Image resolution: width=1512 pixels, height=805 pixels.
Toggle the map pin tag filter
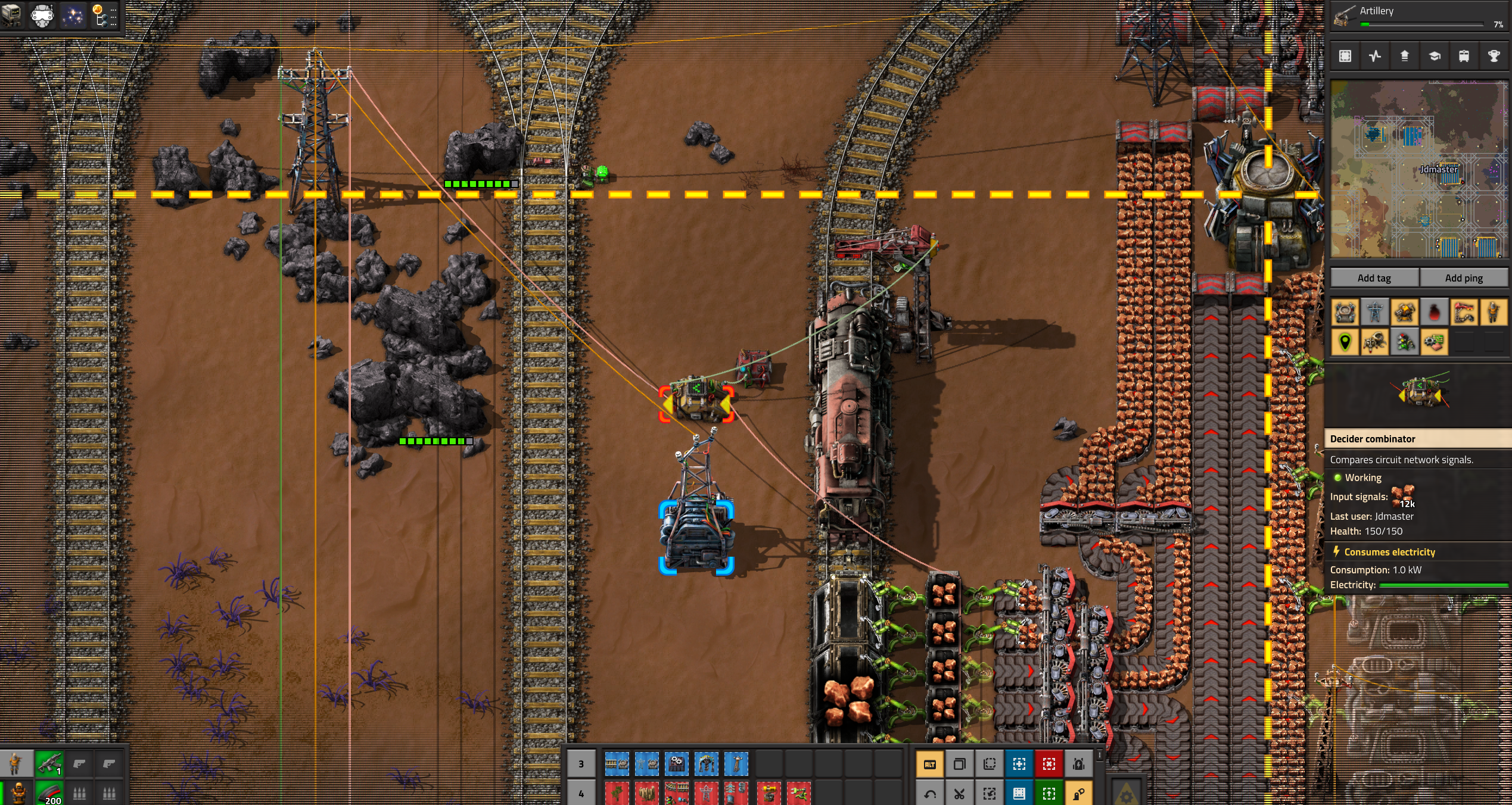[x=1345, y=342]
